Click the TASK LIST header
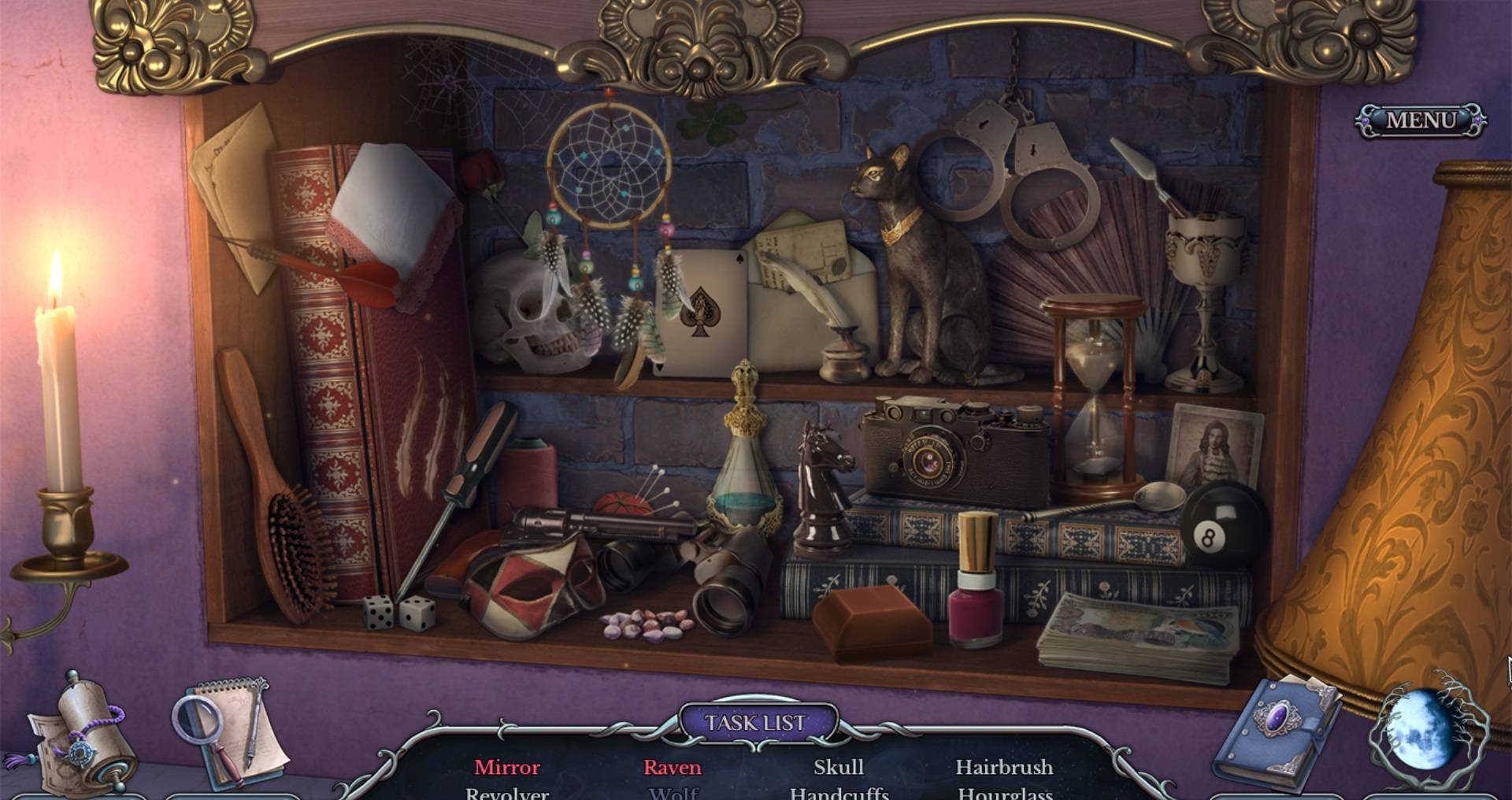Viewport: 1512px width, 800px height. 756,723
